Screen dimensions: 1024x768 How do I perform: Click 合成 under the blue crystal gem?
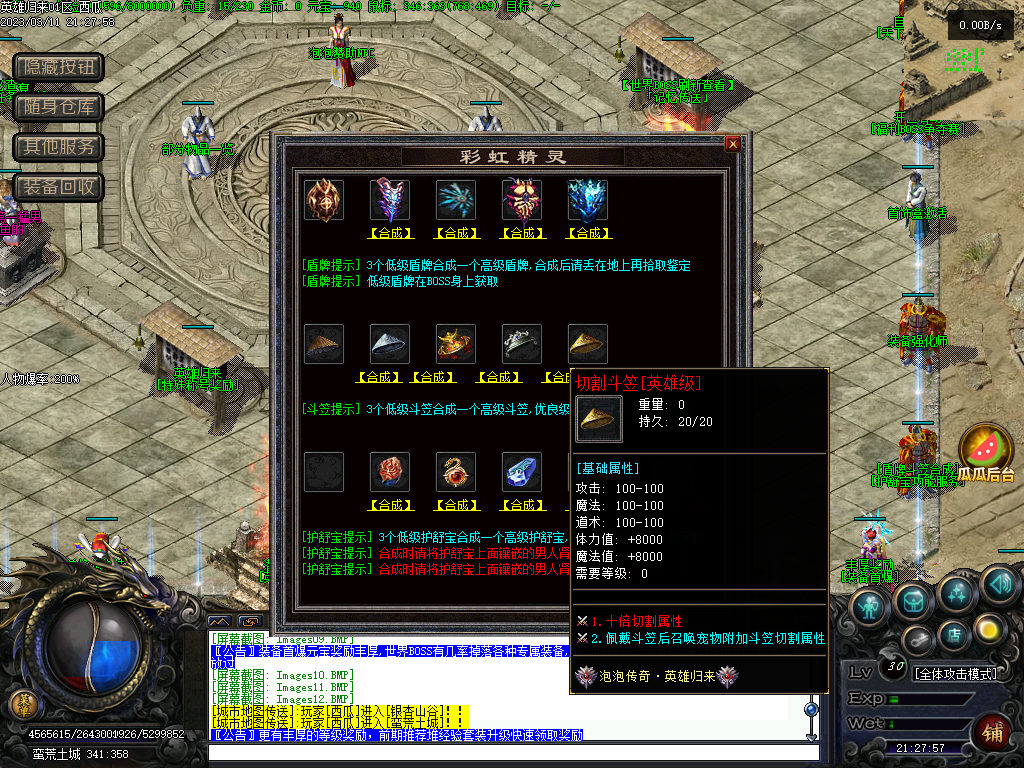coord(522,505)
